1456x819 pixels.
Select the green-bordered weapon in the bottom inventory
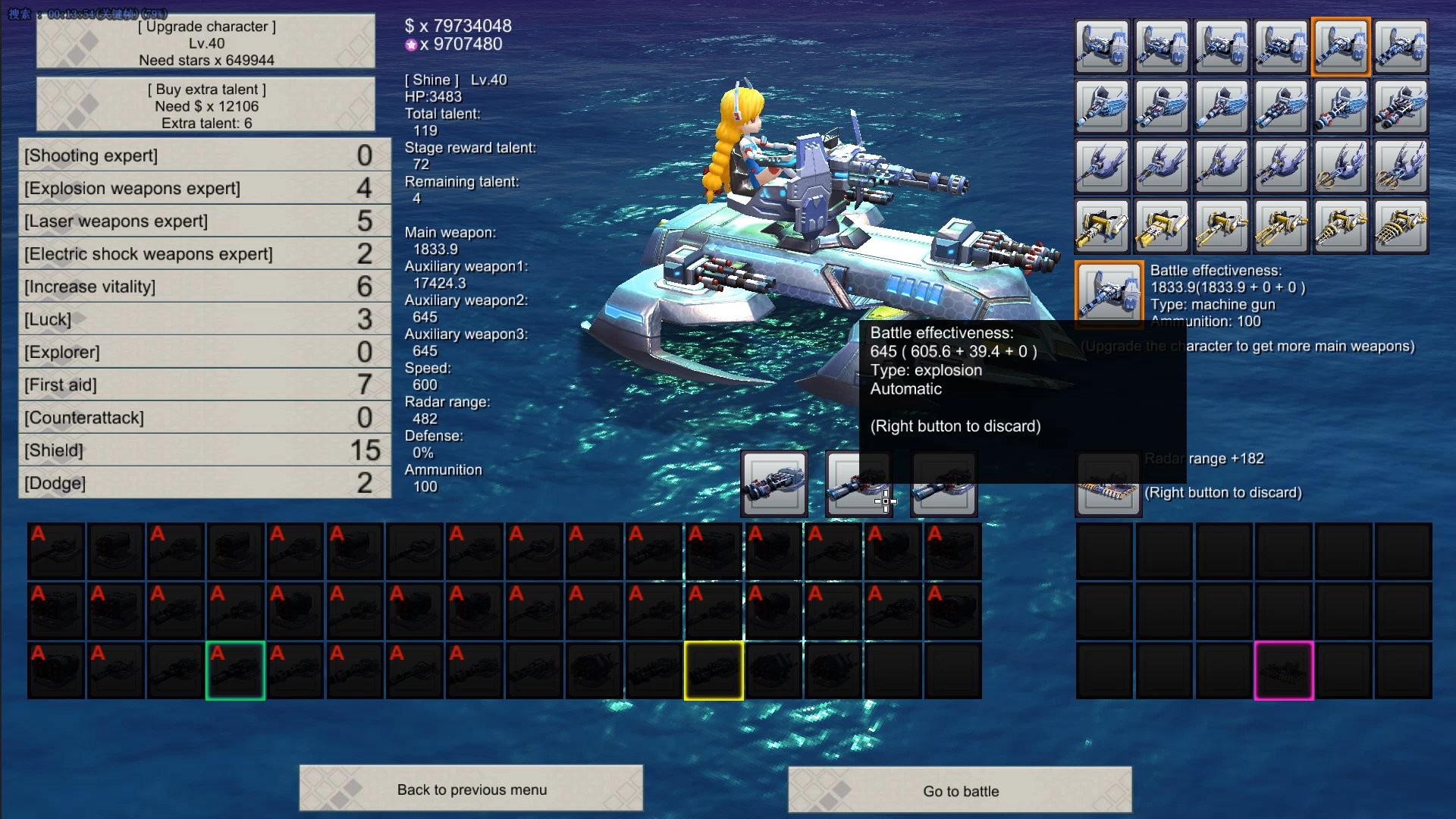[x=235, y=670]
